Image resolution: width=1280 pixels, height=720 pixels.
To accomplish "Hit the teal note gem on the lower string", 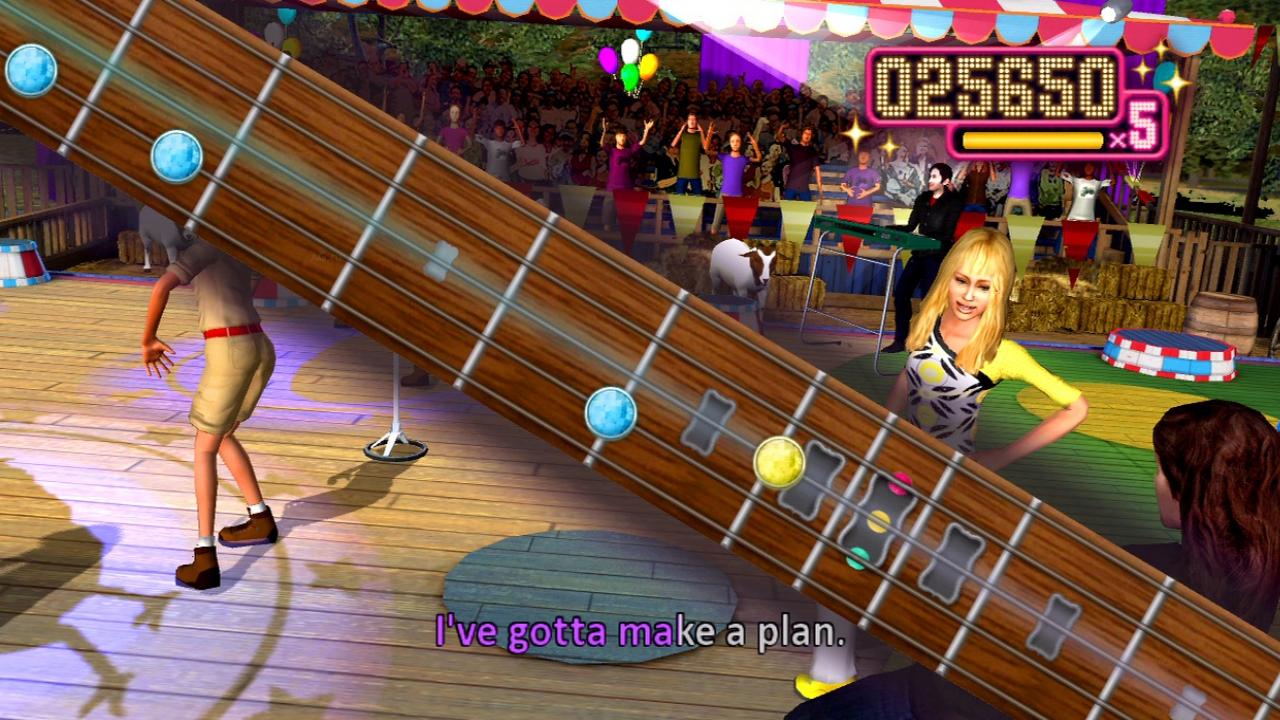I will click(x=857, y=557).
